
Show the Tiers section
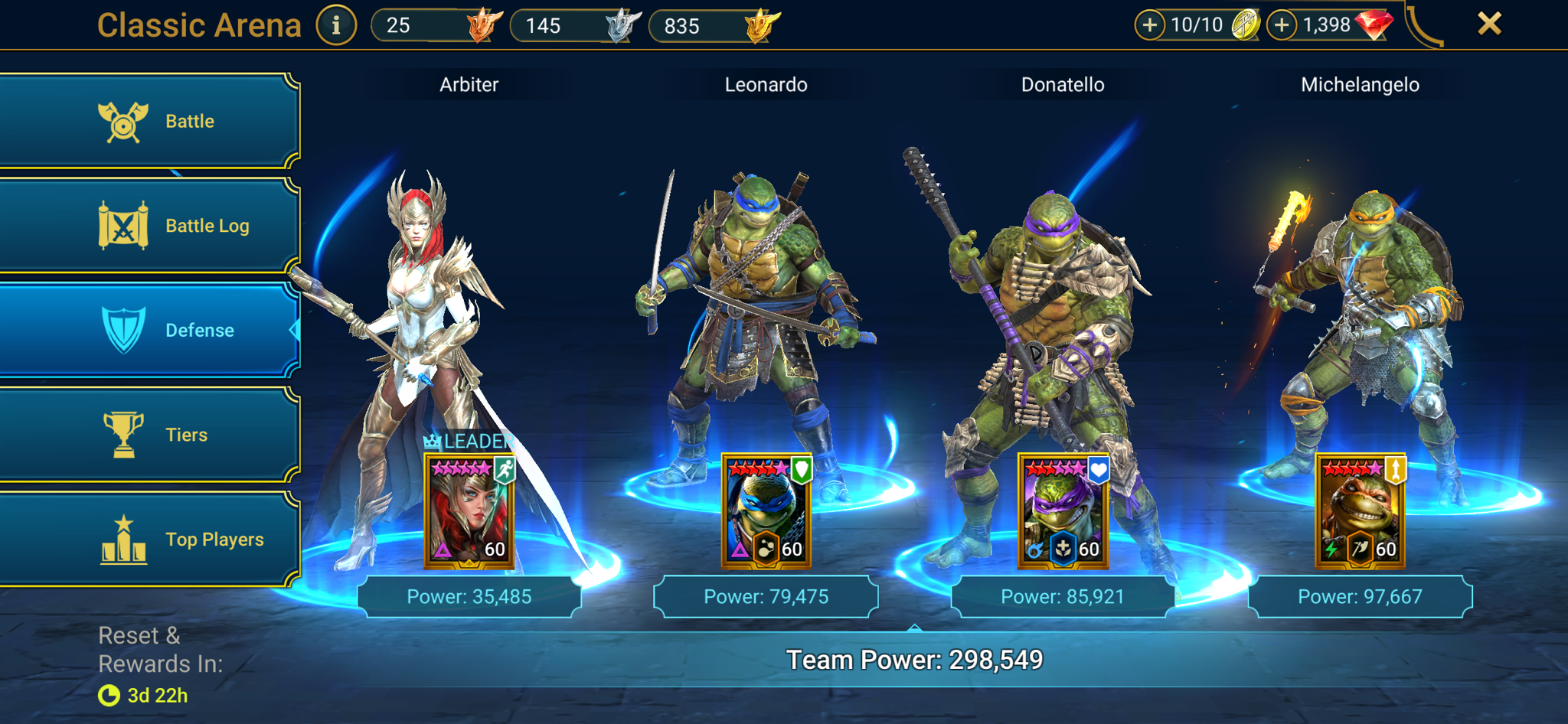(149, 435)
